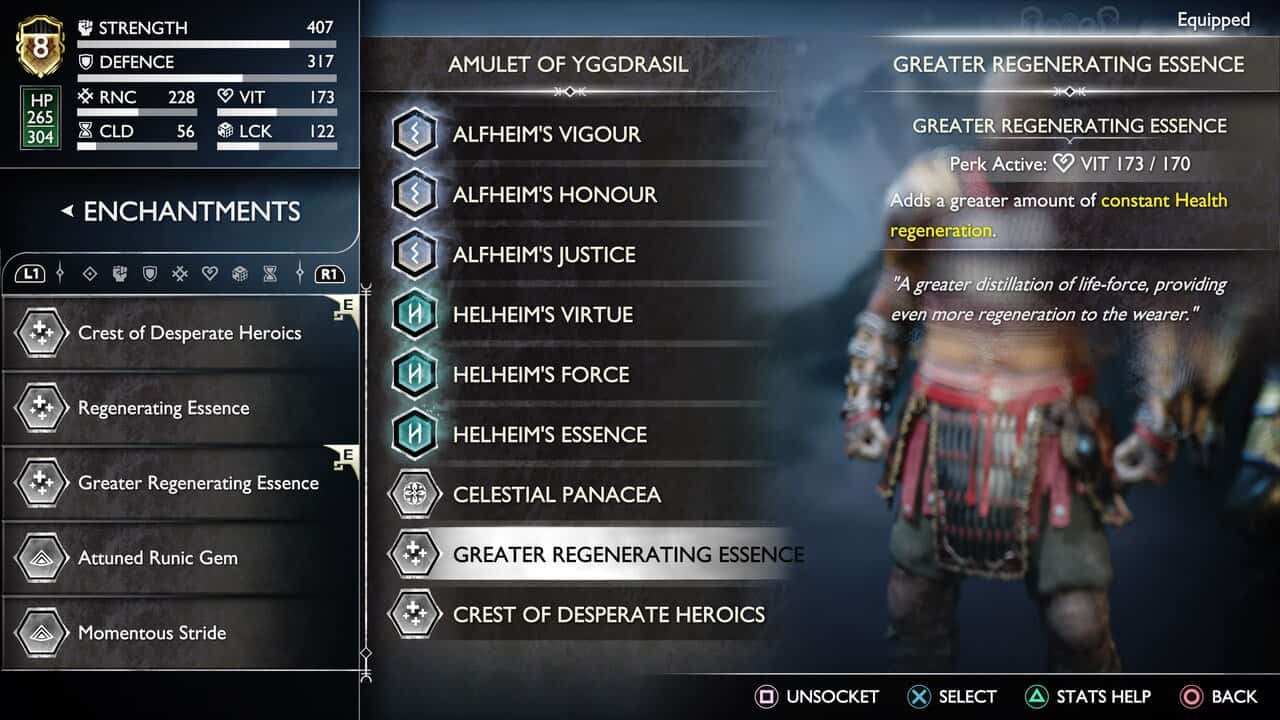1280x720 pixels.
Task: Click Crest of Desperate Heroics in amulet list
Action: 608,614
